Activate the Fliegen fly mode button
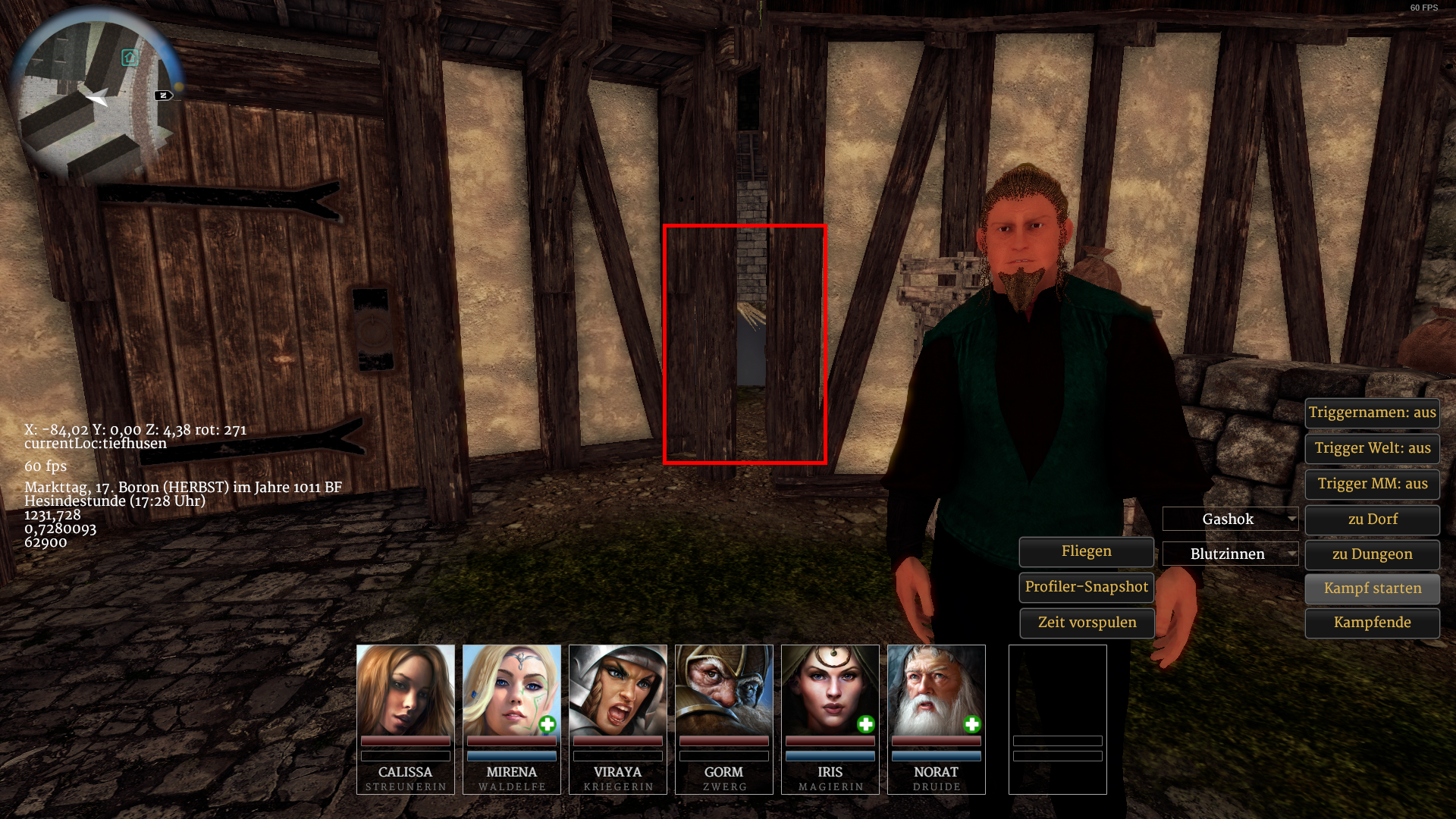The width and height of the screenshot is (1456, 819). coord(1086,551)
